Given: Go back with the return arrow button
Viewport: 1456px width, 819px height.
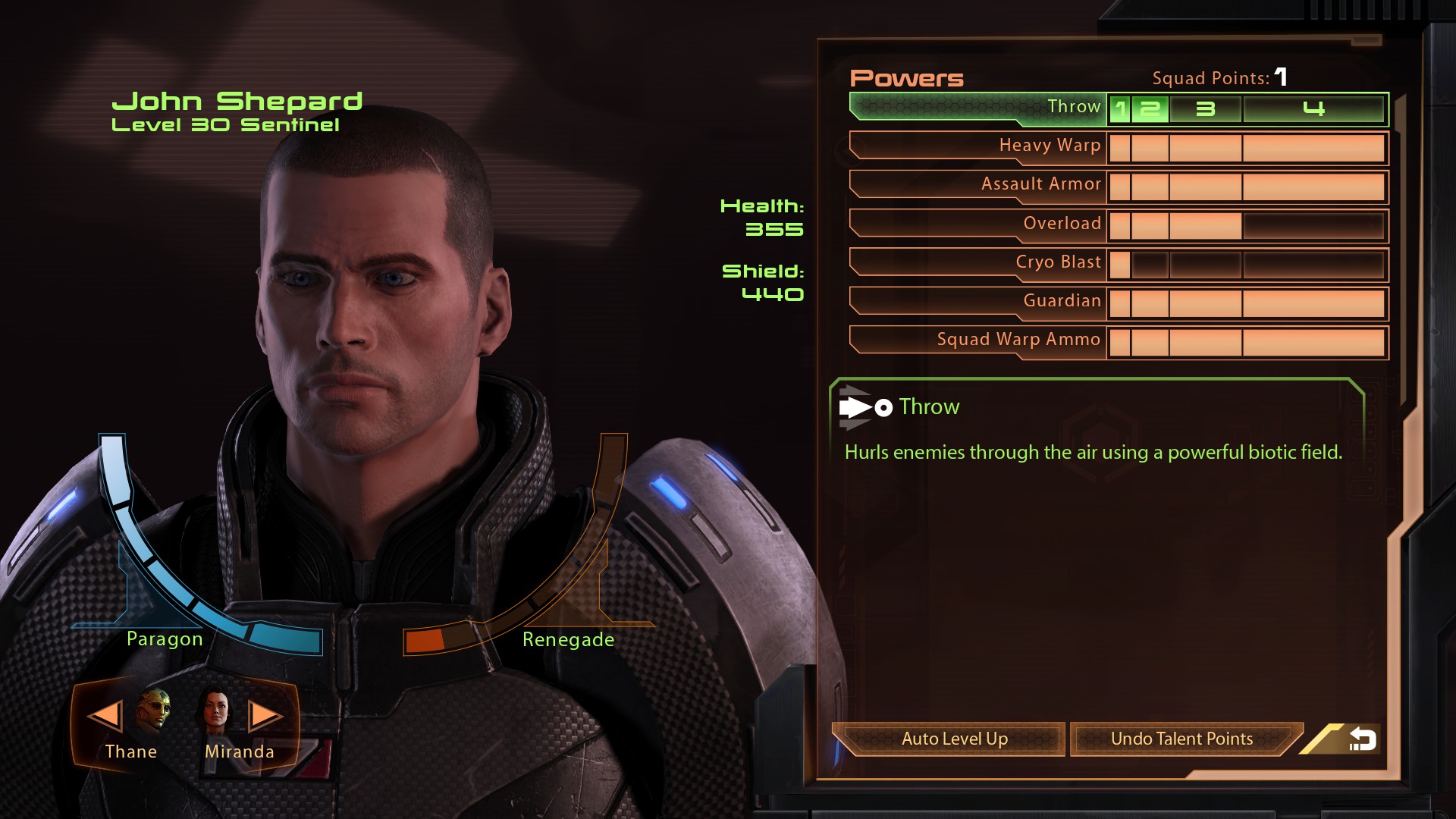Looking at the screenshot, I should [x=1362, y=739].
